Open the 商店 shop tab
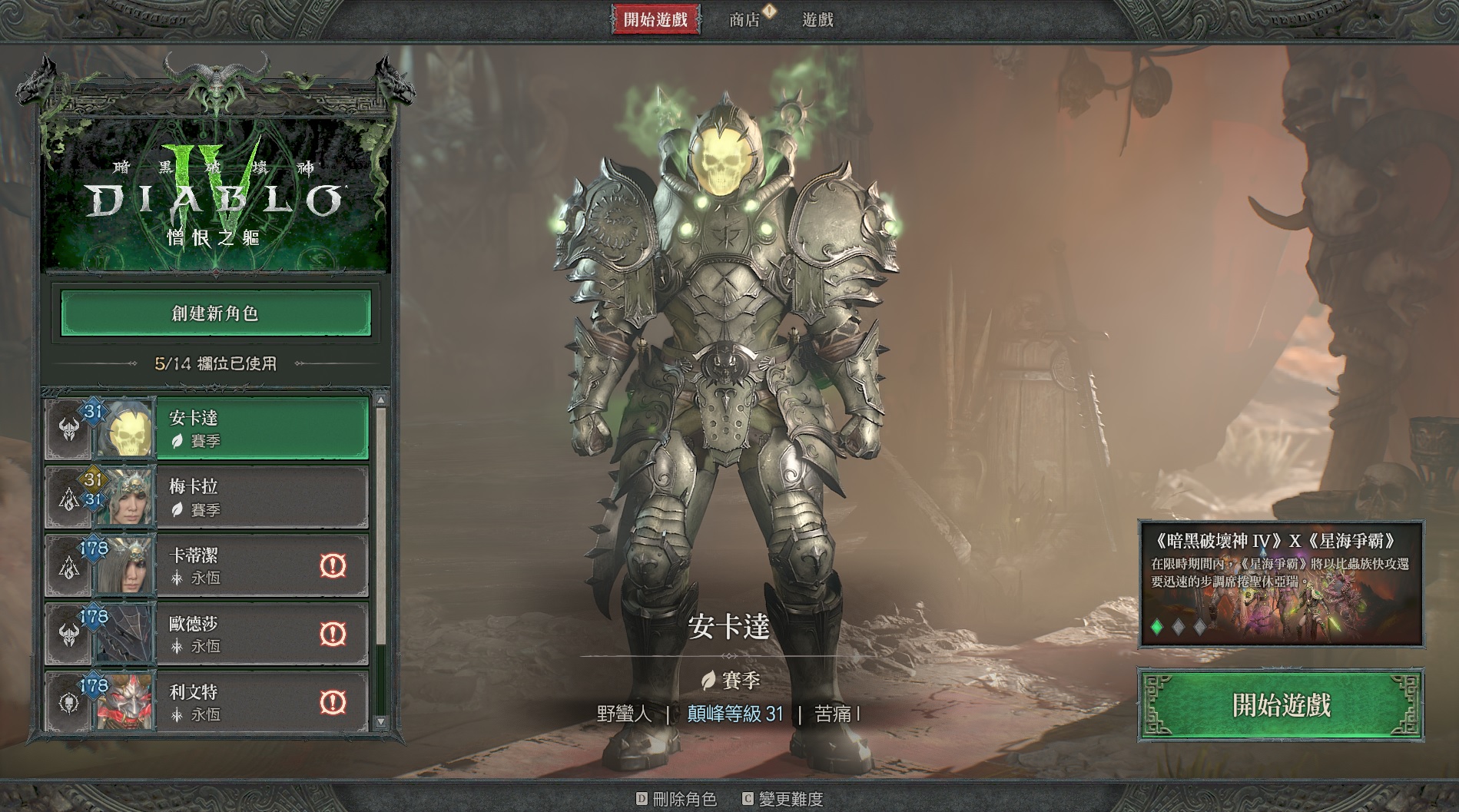 click(744, 20)
